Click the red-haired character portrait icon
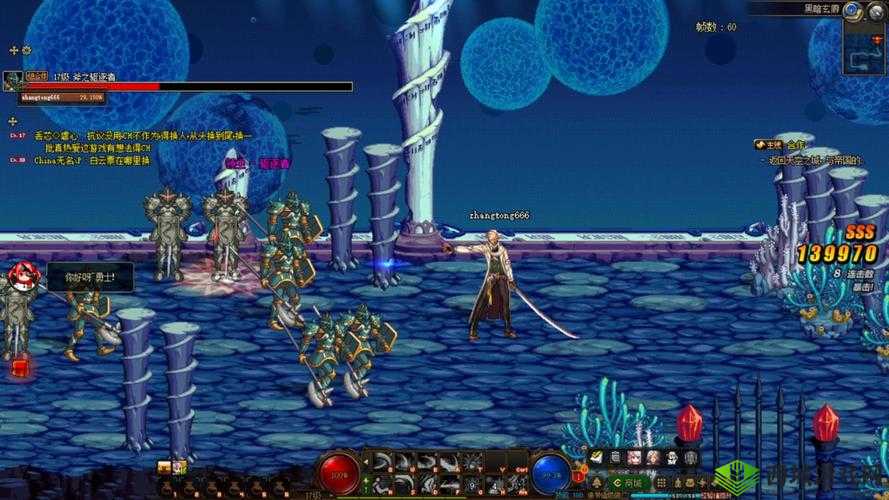889x500 pixels. click(19, 275)
